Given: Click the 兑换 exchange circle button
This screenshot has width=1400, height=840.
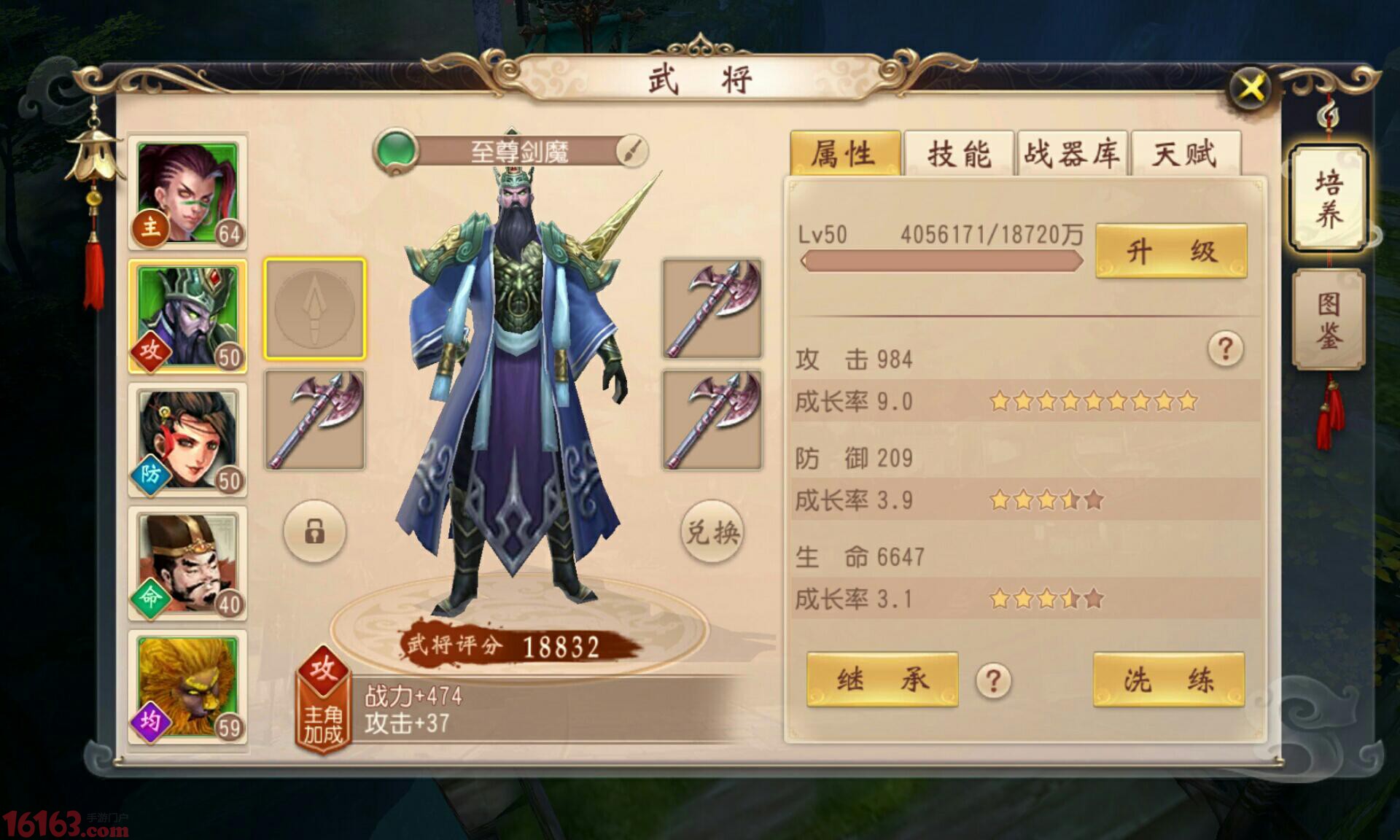Looking at the screenshot, I should 711,532.
